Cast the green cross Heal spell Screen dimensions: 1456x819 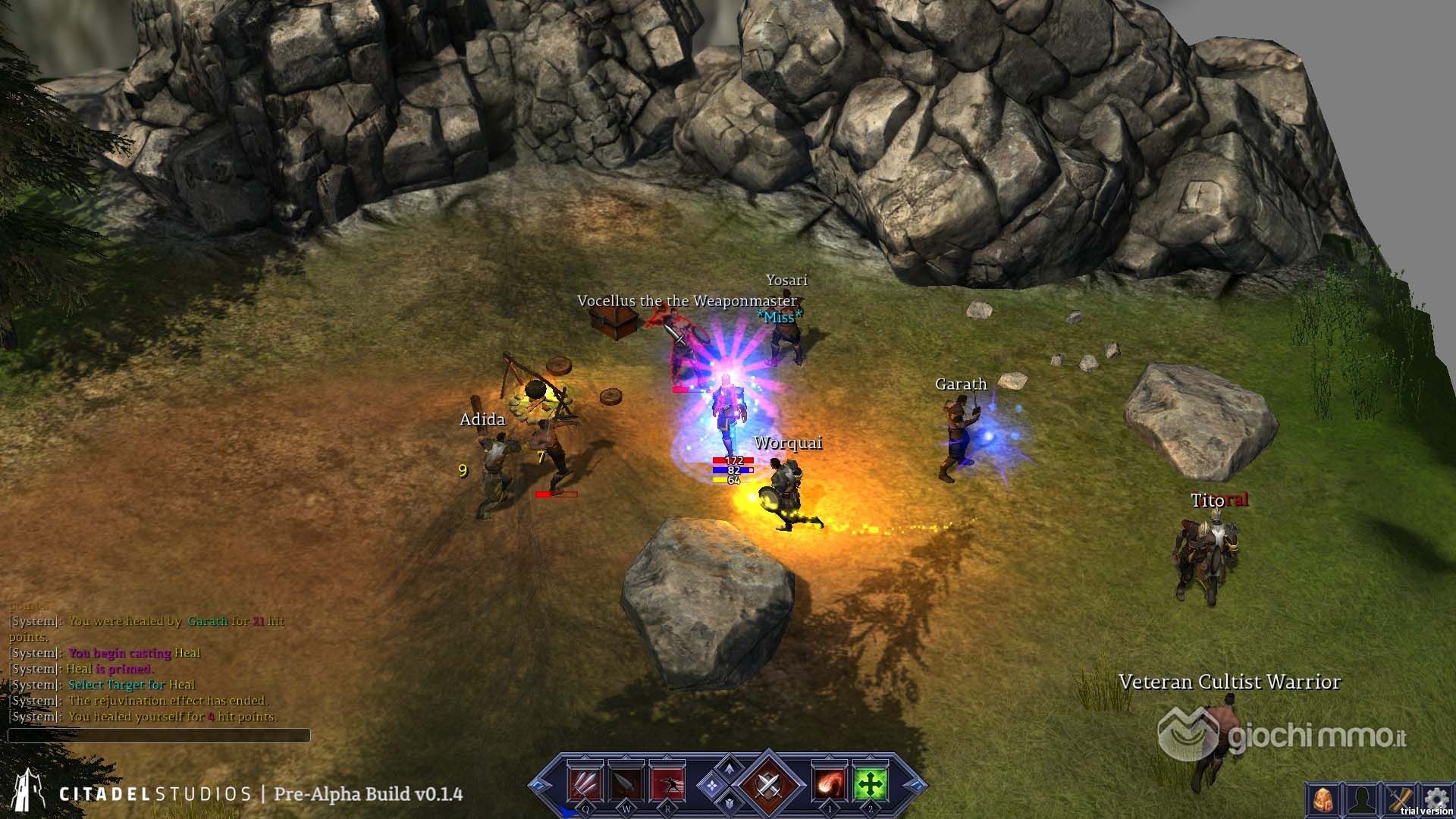pos(871,783)
